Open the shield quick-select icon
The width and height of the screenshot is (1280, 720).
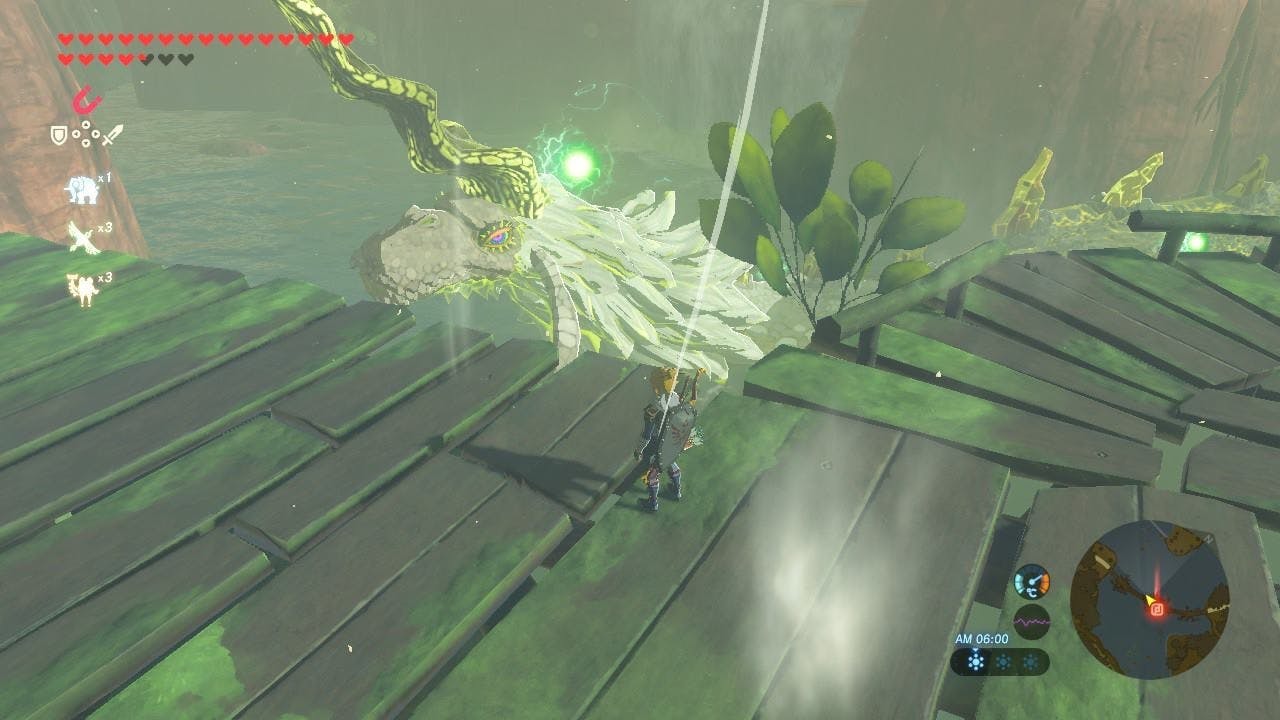point(59,133)
